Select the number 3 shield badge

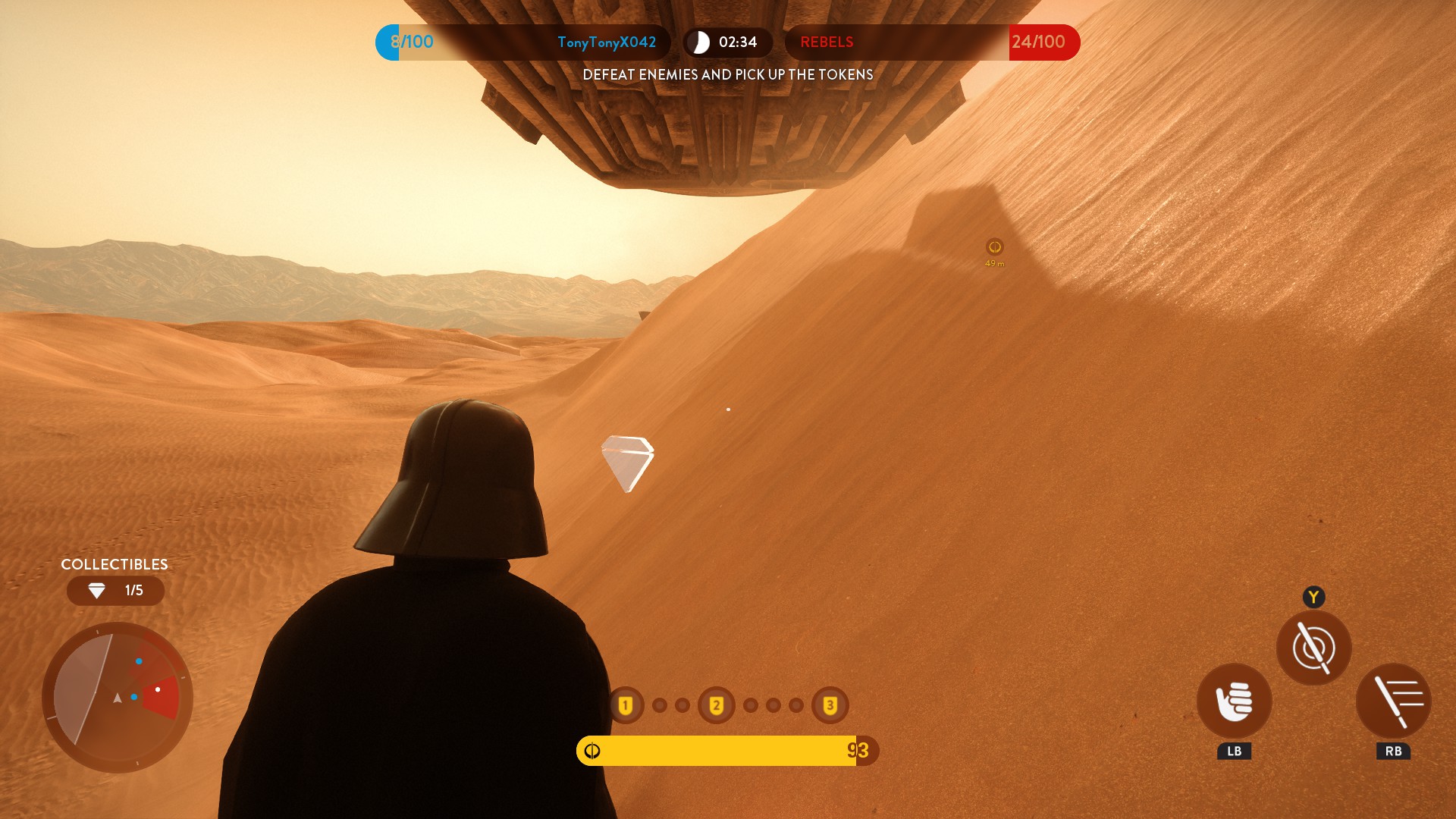(830, 705)
